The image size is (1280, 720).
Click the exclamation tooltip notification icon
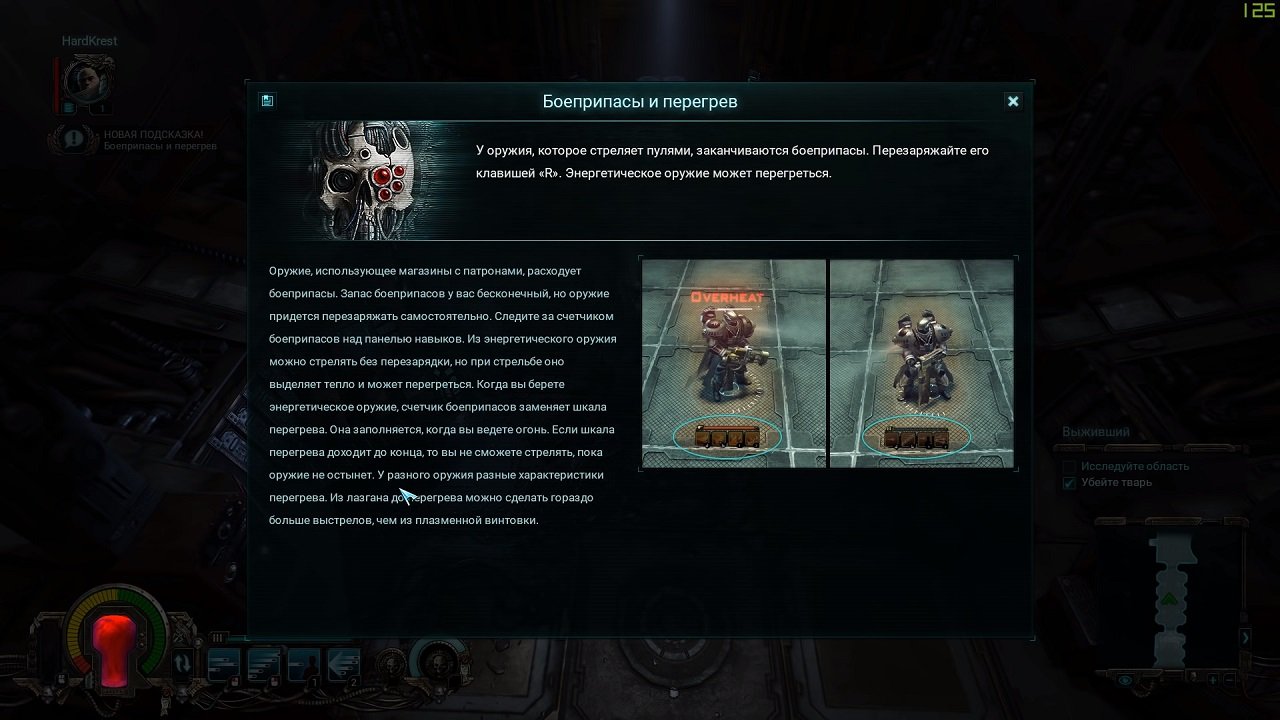(x=72, y=138)
